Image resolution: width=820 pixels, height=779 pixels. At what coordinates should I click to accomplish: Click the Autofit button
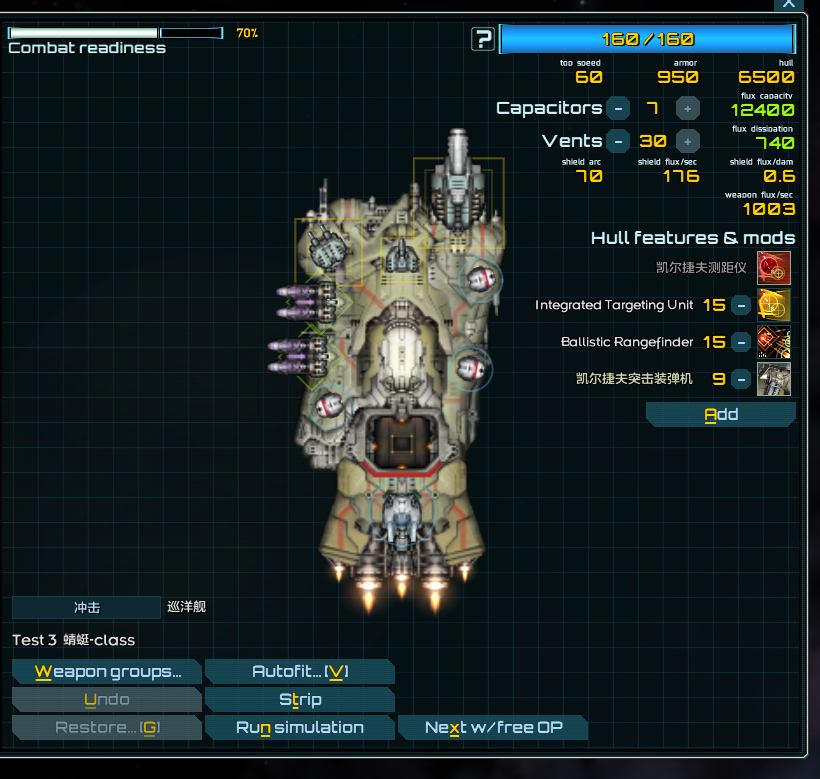click(299, 672)
